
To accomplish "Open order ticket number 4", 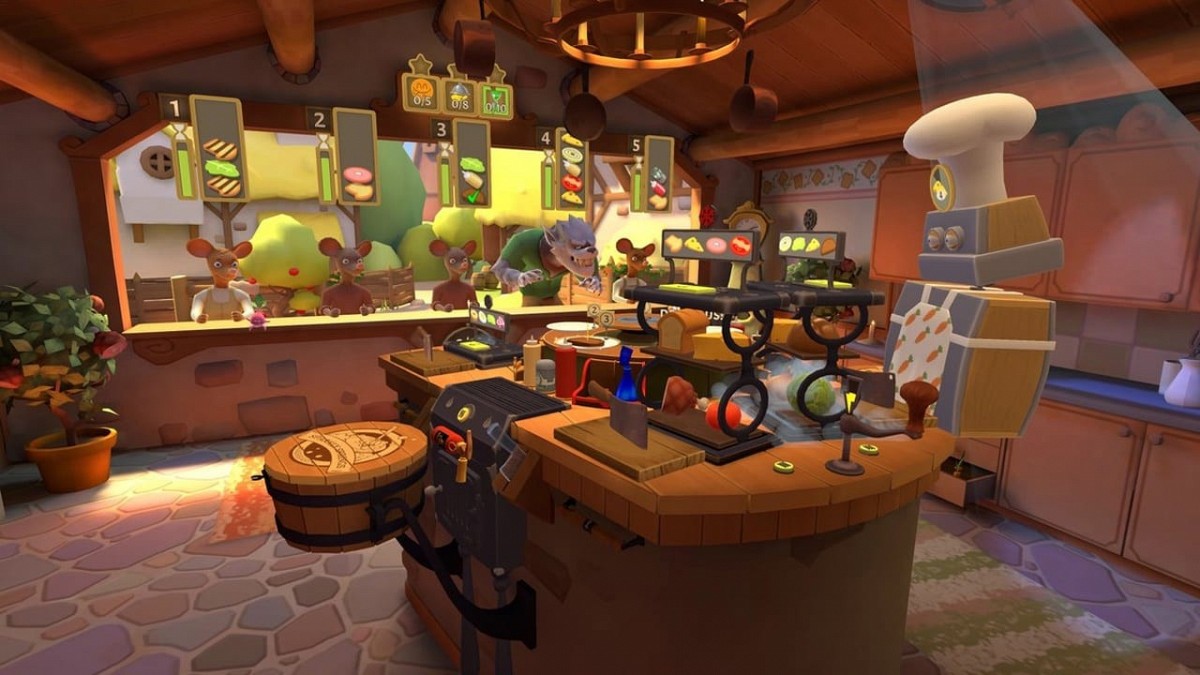I will click(571, 170).
